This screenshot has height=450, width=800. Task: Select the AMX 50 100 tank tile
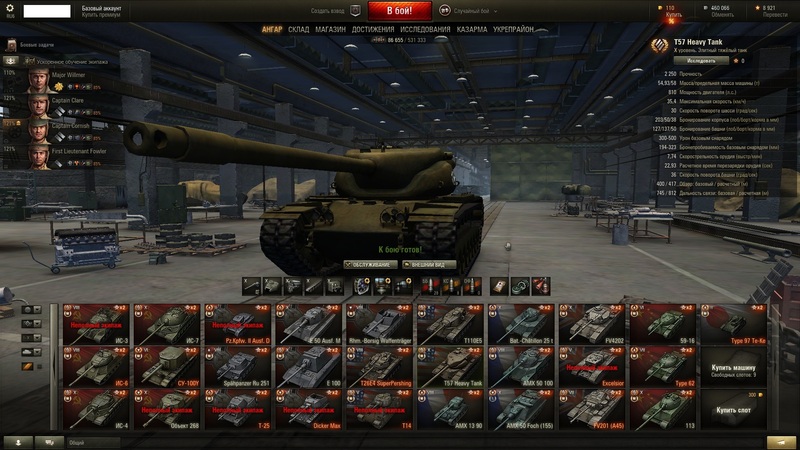522,366
